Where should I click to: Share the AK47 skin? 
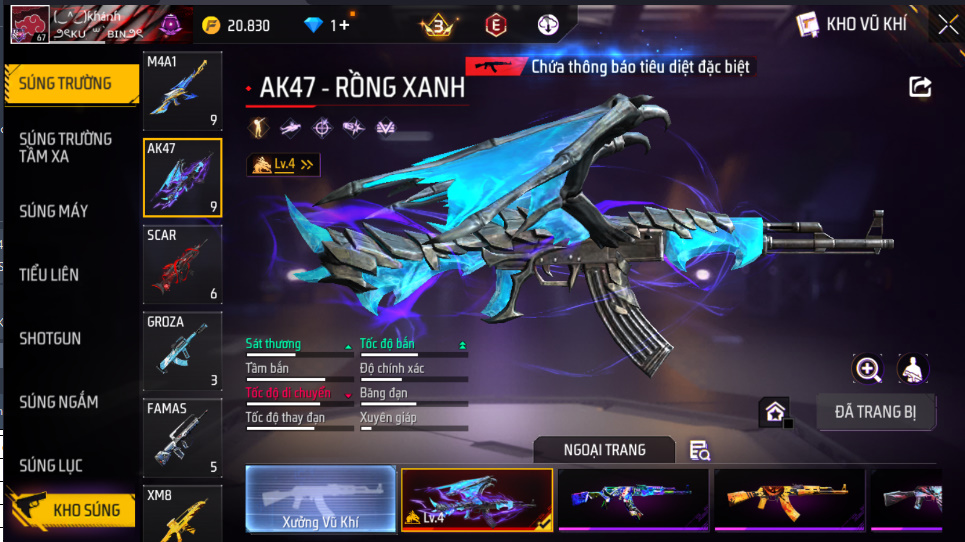(x=920, y=88)
